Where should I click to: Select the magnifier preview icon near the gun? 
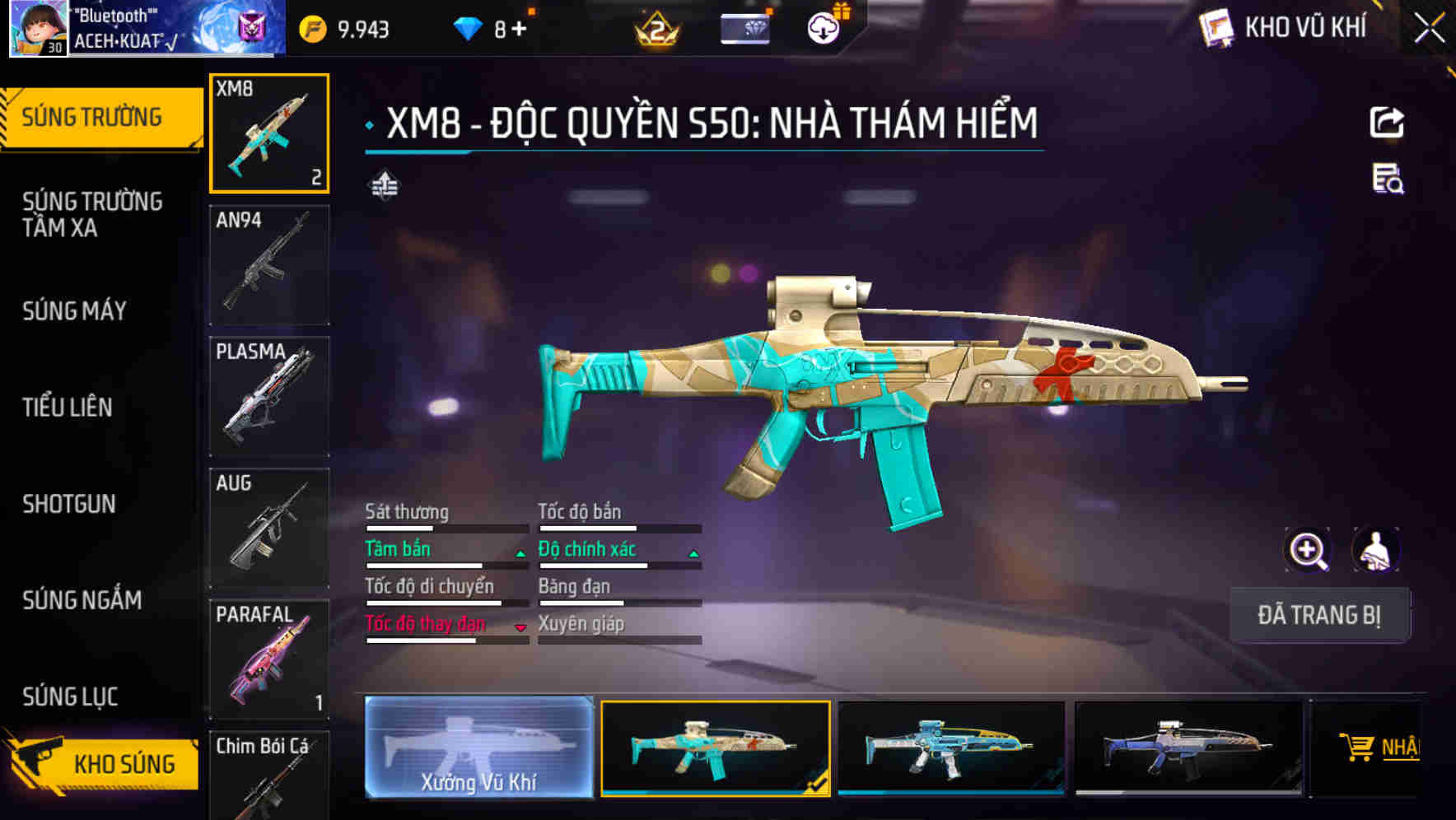click(1309, 550)
